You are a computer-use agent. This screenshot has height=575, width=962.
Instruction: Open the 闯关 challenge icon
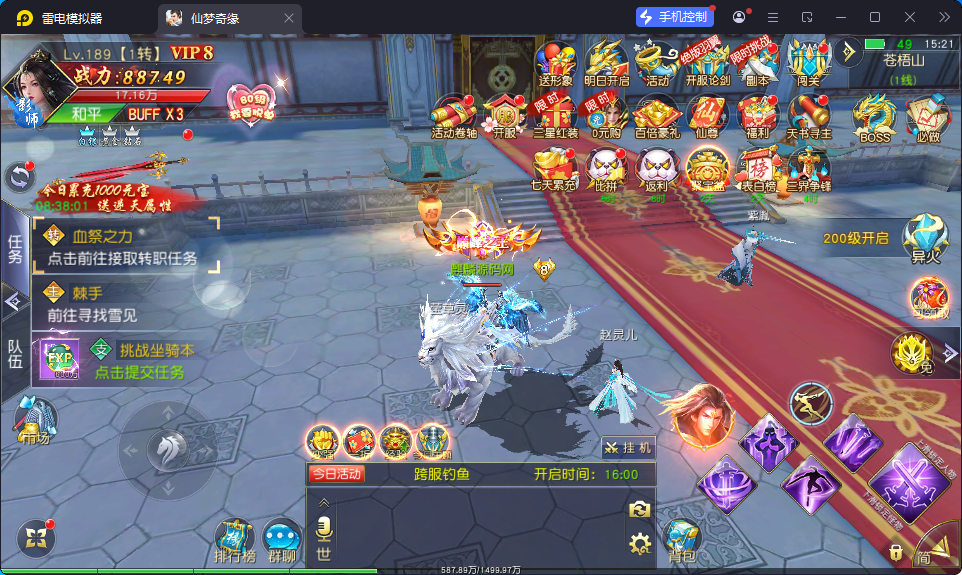pyautogui.click(x=808, y=63)
